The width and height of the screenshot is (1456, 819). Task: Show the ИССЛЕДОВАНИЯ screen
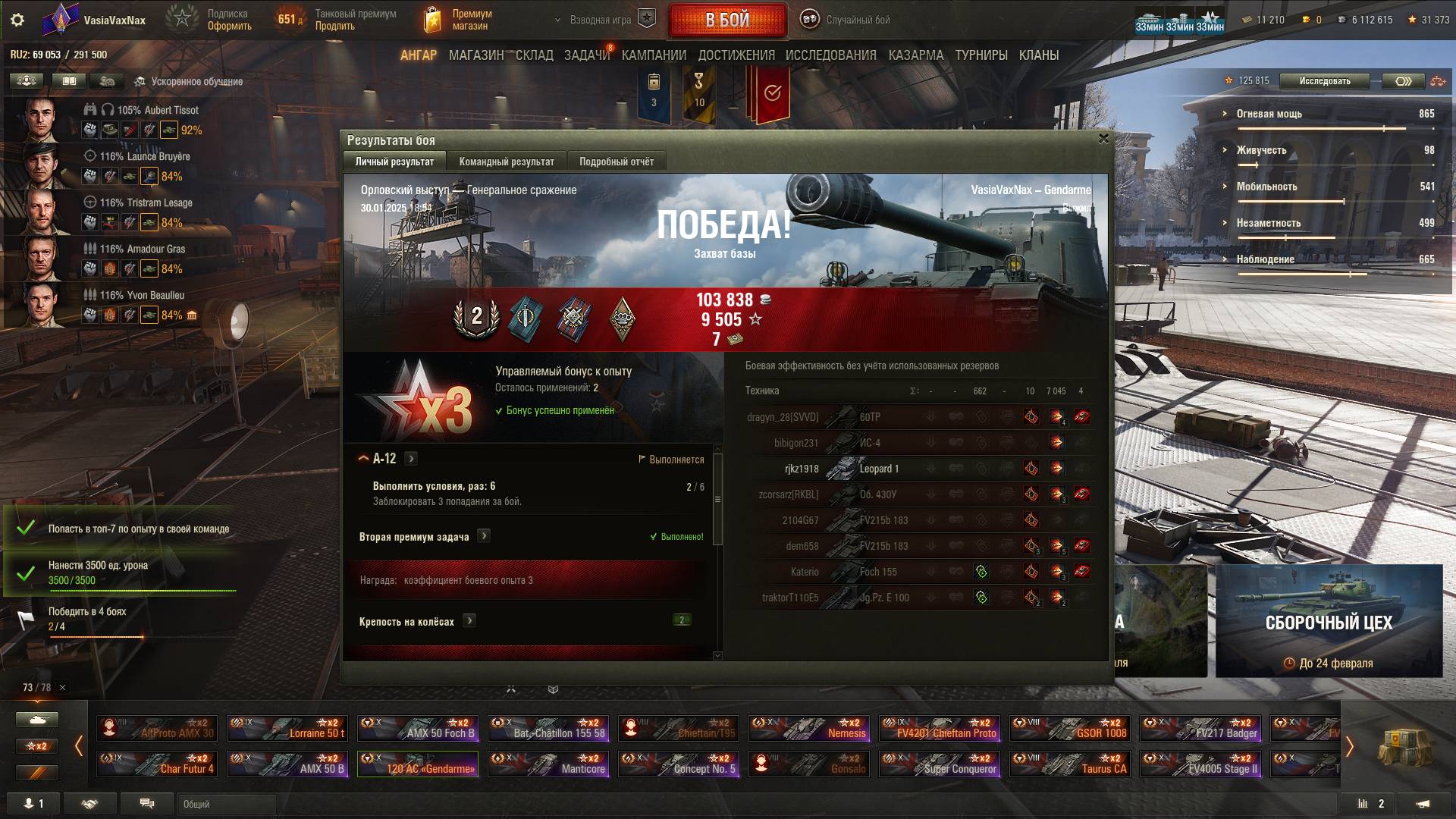(830, 55)
